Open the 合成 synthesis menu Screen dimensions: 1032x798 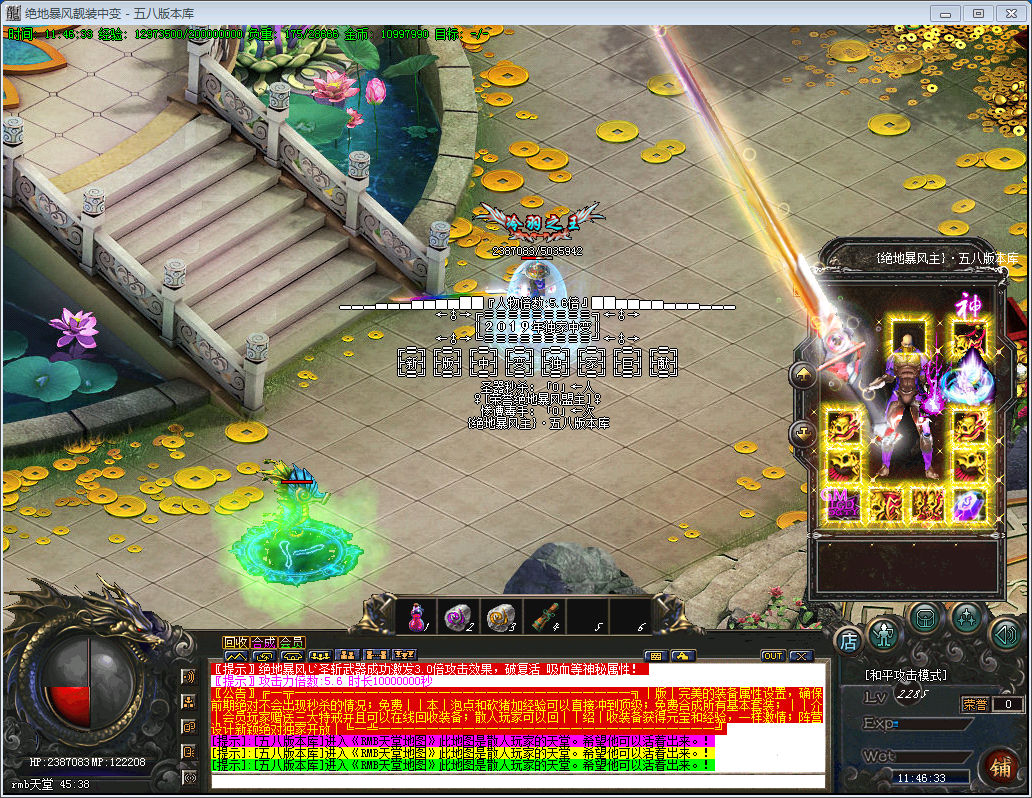point(264,642)
